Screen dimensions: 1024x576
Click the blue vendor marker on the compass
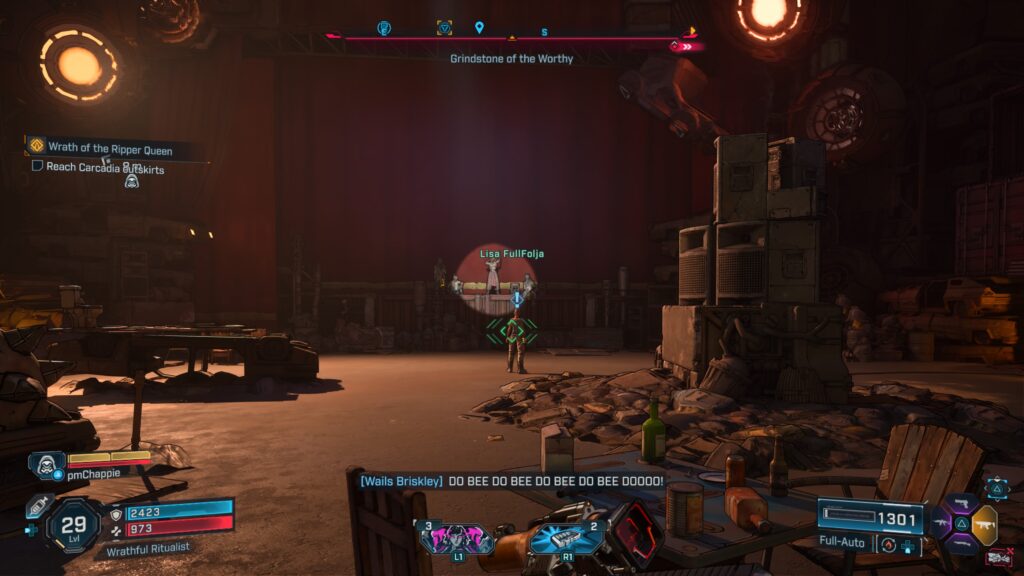[384, 28]
